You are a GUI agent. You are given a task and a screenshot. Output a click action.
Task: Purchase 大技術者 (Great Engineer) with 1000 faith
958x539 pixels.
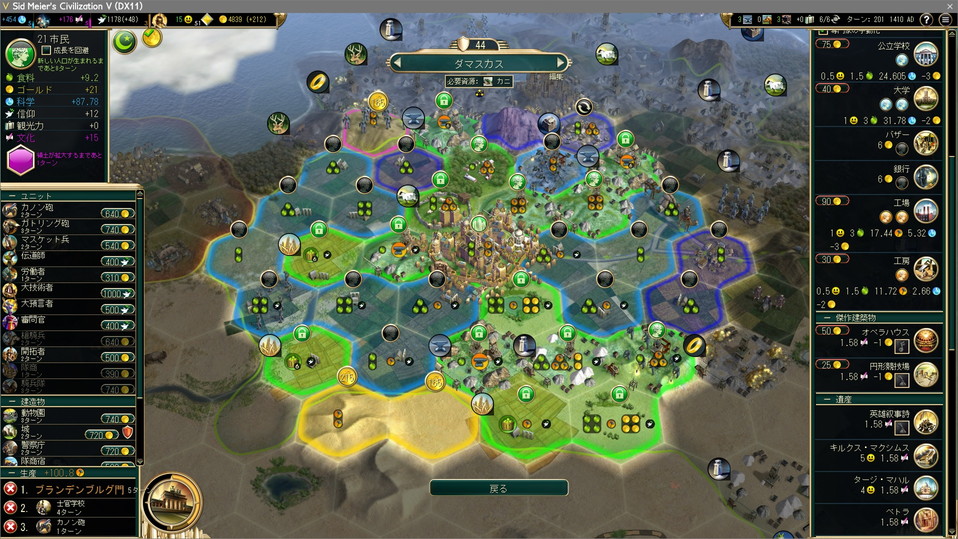click(117, 293)
